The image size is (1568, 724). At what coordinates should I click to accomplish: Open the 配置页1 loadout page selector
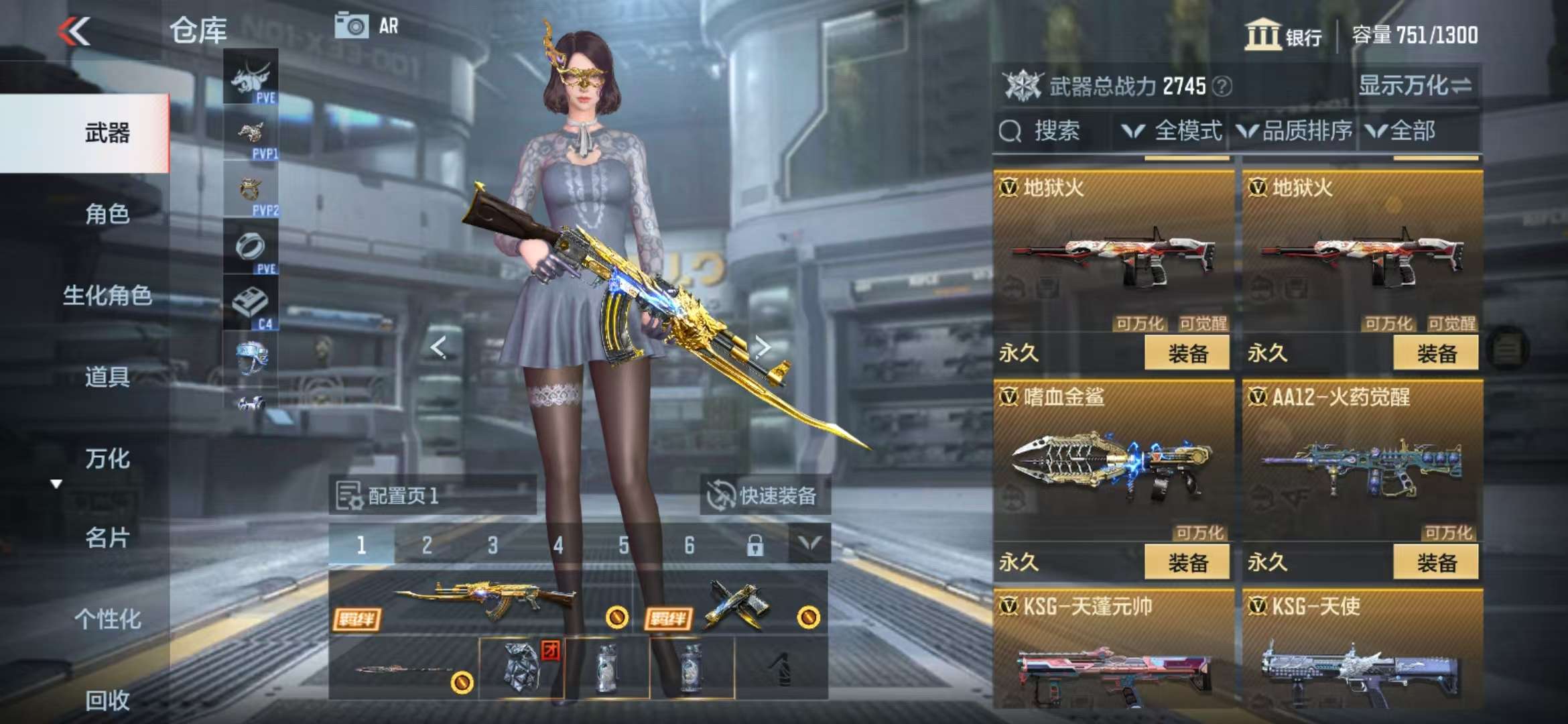click(x=432, y=496)
